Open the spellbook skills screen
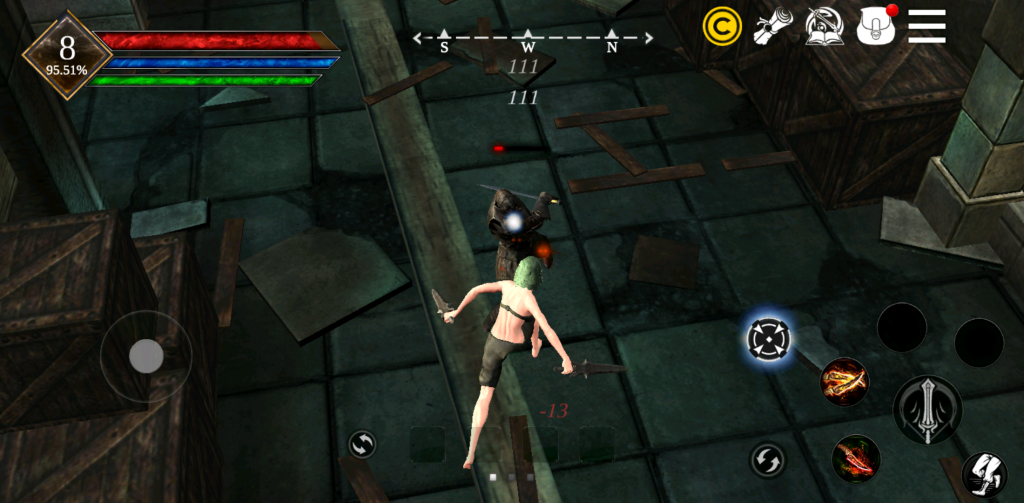 824,26
